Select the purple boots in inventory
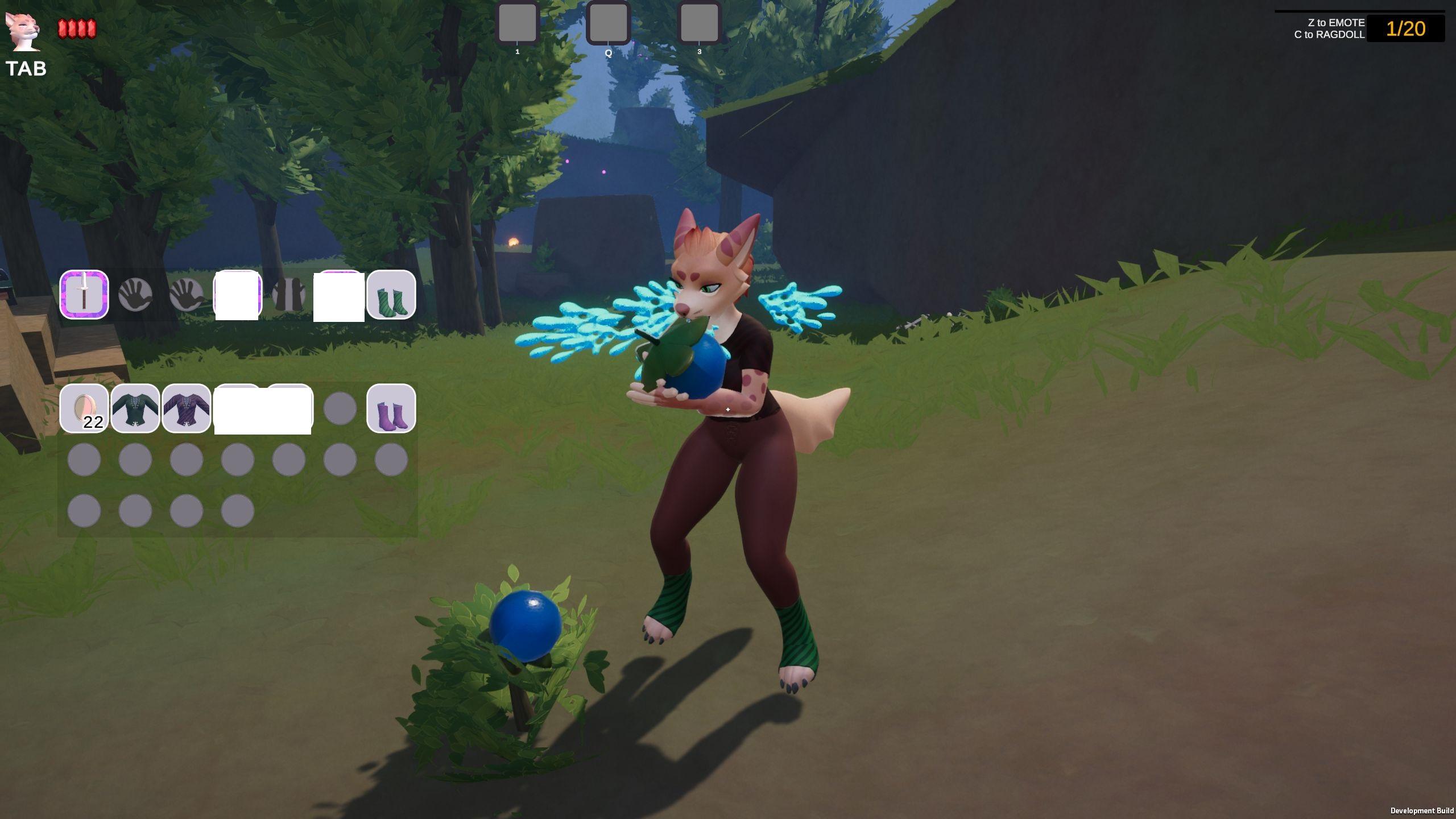The height and width of the screenshot is (819, 1456). 391,408
